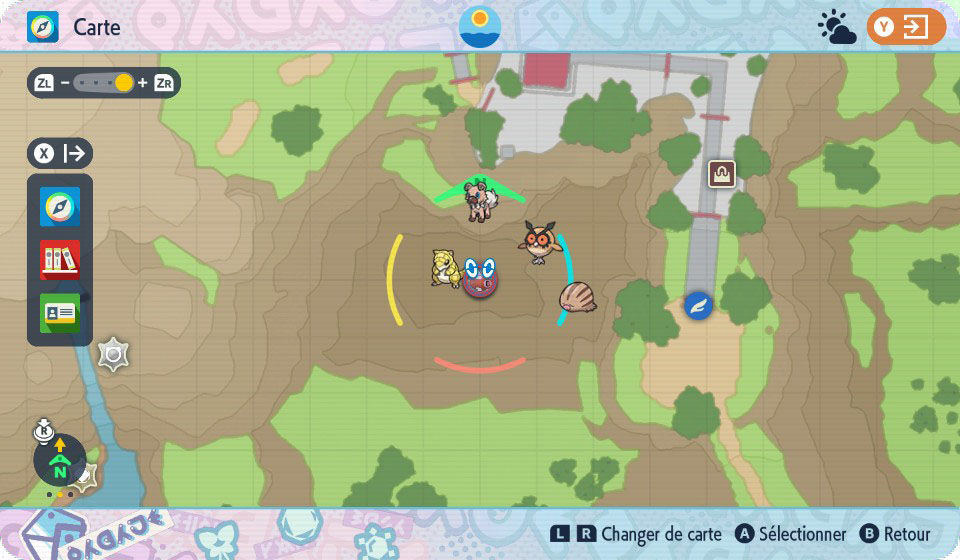This screenshot has height=560, width=960.
Task: Open the green profile card icon
Action: [60, 313]
